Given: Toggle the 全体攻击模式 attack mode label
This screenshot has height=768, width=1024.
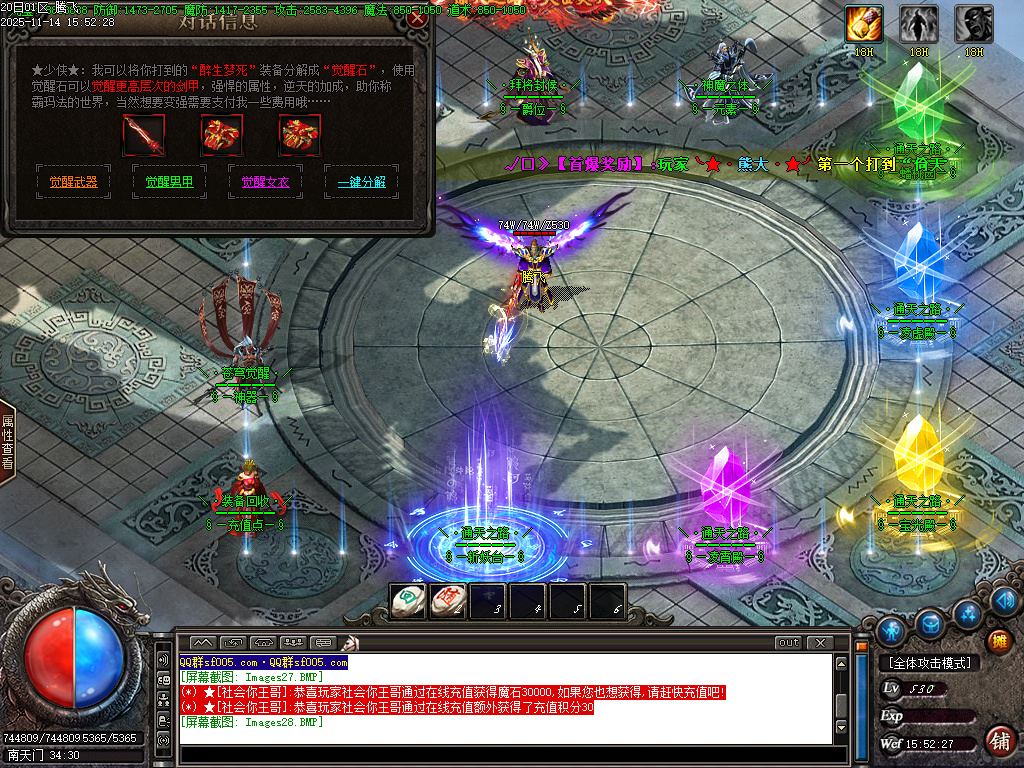Looking at the screenshot, I should coord(930,663).
